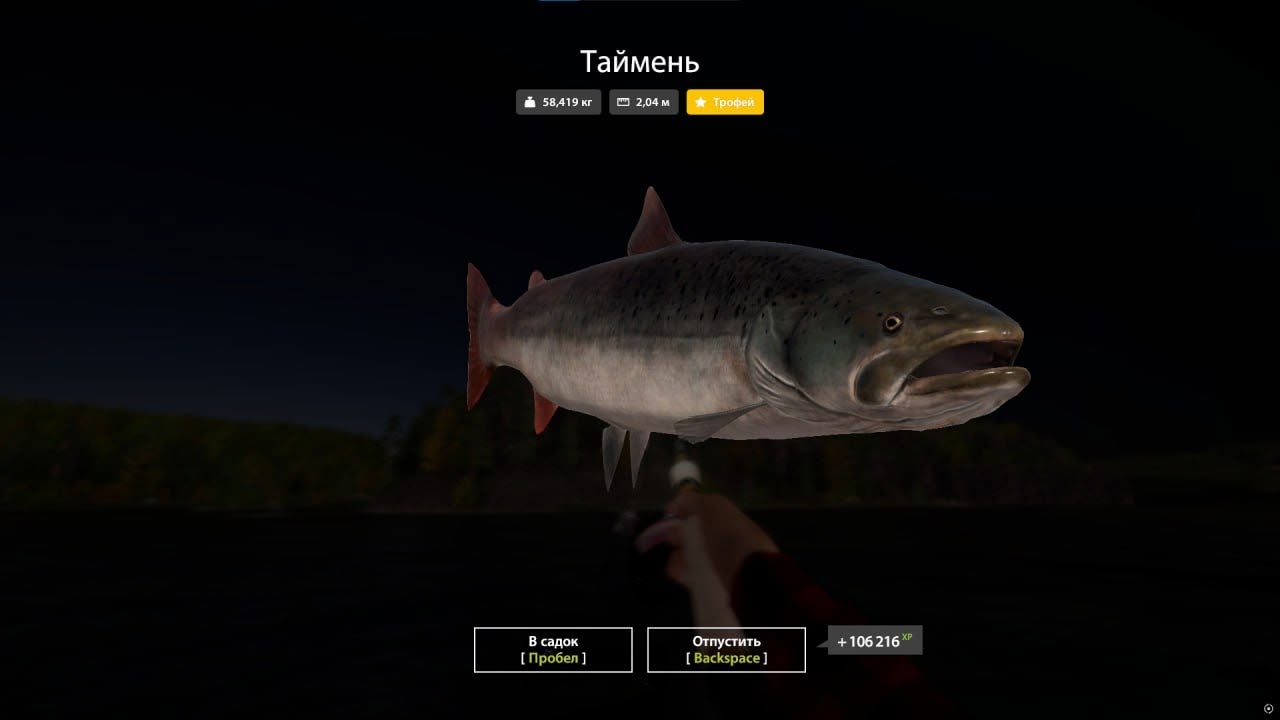Click the ruler icon on the 2,04 м badge
Viewport: 1280px width, 720px height.
click(620, 101)
